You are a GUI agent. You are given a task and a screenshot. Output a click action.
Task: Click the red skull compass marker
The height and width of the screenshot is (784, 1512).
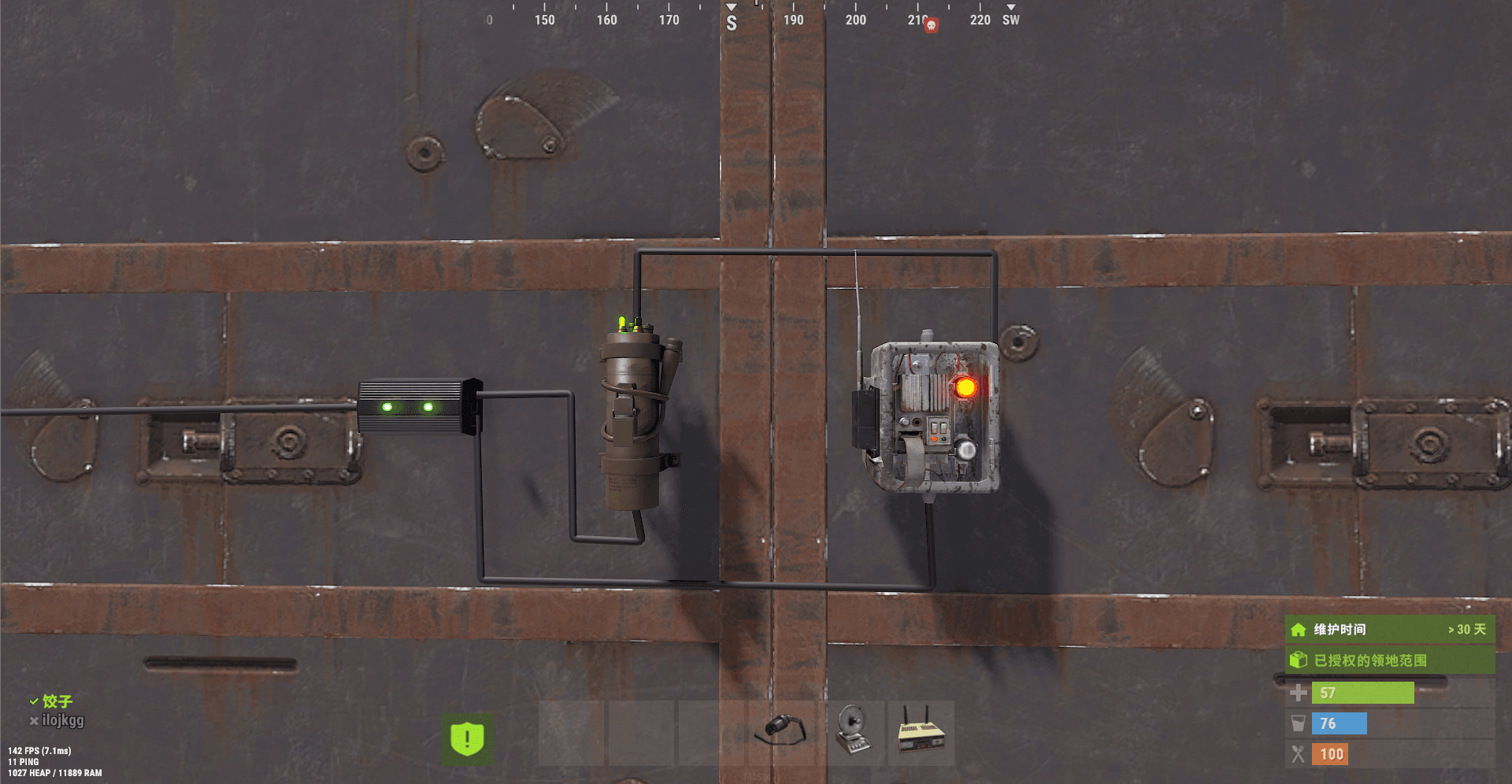click(931, 25)
